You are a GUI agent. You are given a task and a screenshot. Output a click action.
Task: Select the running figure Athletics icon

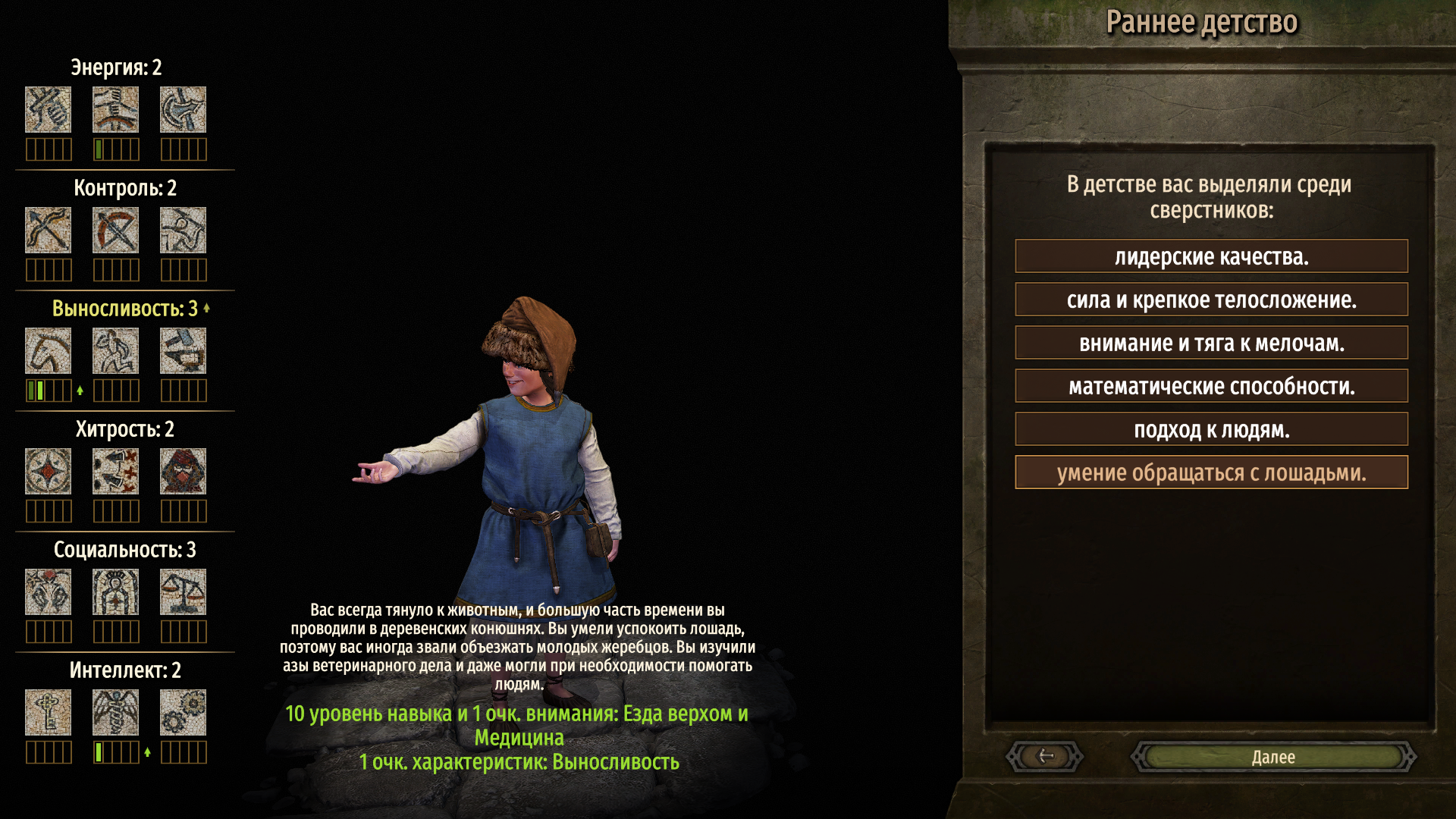(x=115, y=350)
